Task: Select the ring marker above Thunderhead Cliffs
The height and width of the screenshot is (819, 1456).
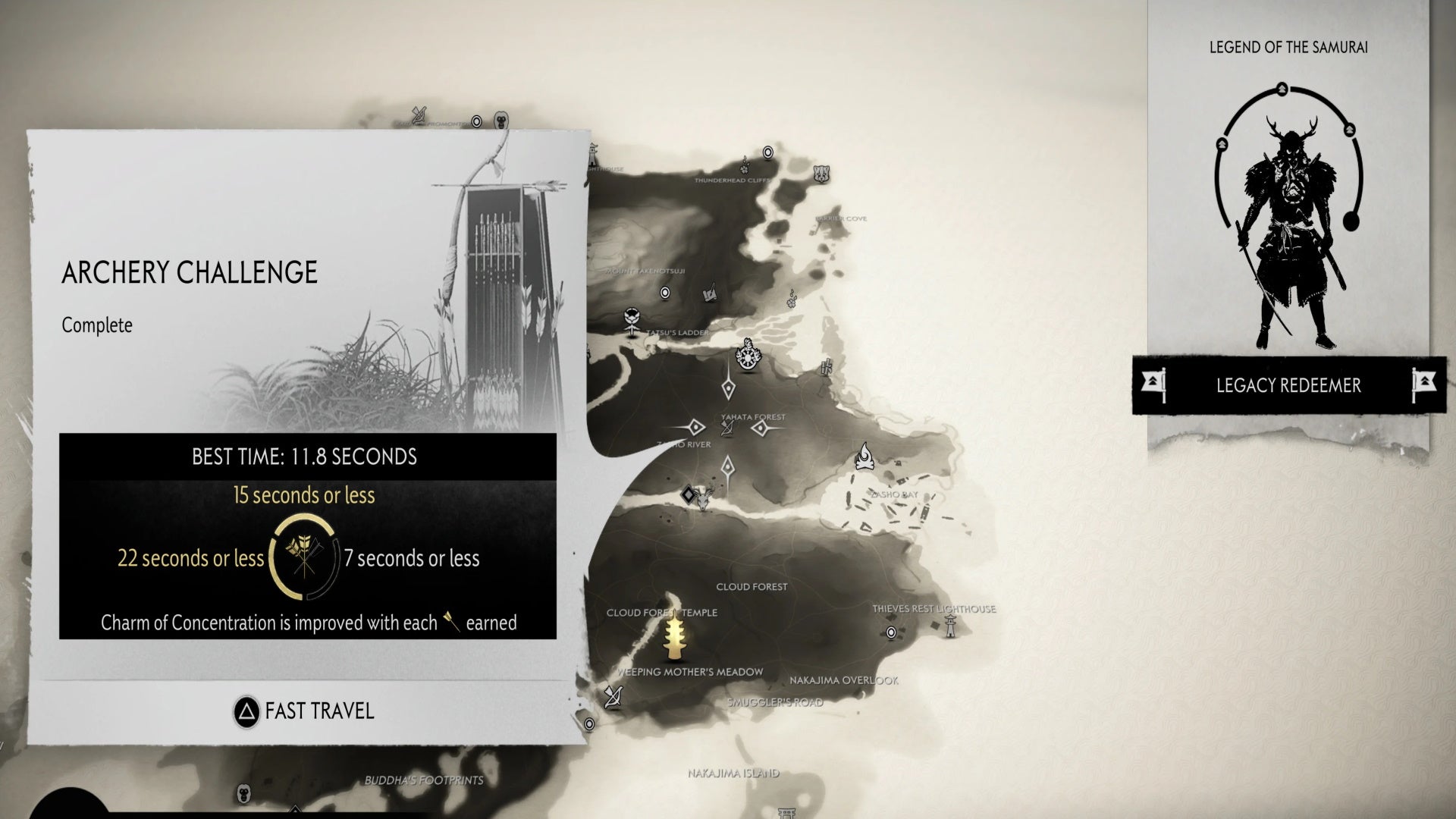Action: [x=768, y=152]
